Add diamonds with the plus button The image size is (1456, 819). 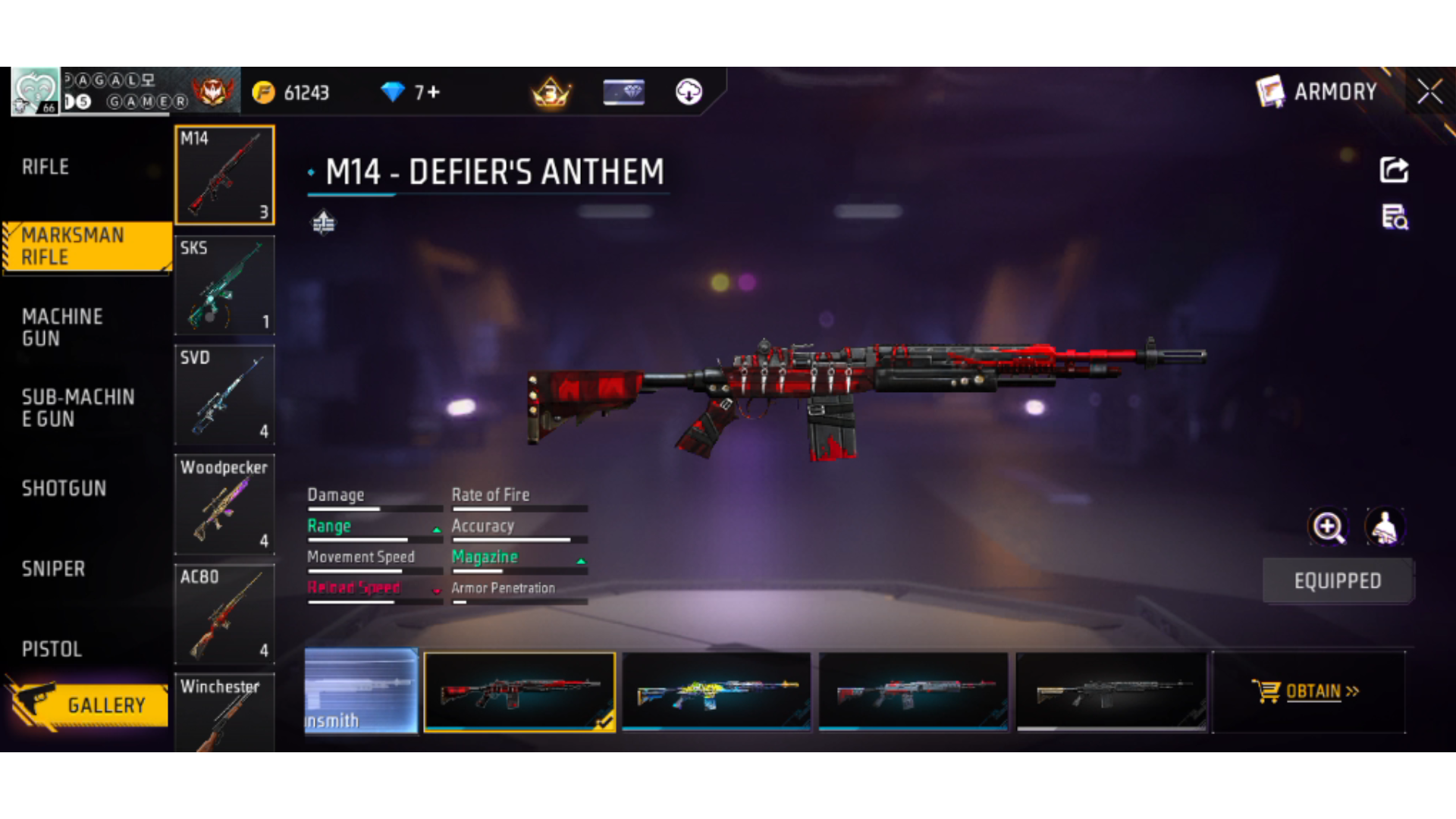[x=433, y=93]
